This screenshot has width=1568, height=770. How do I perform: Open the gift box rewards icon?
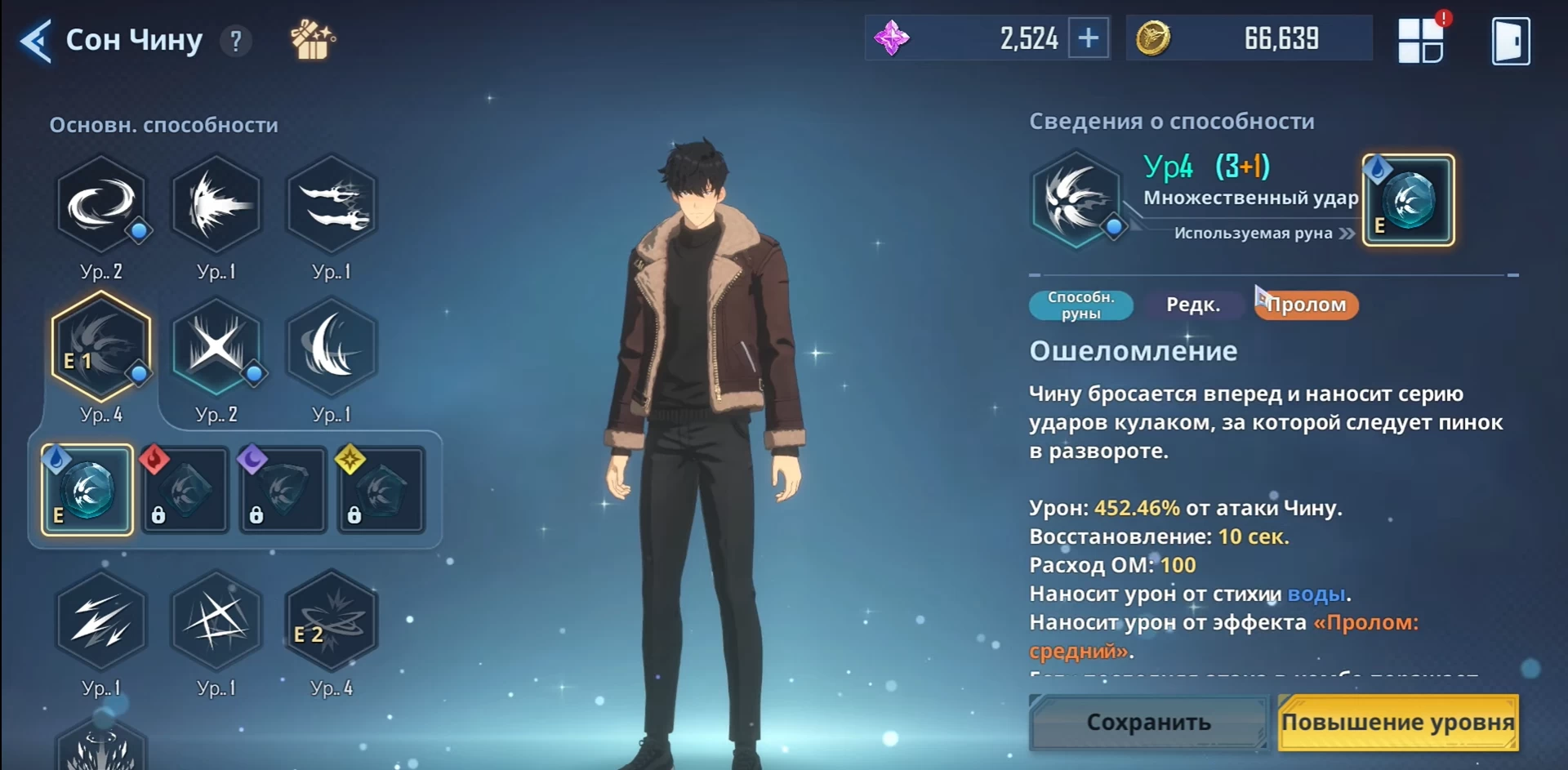pyautogui.click(x=313, y=39)
